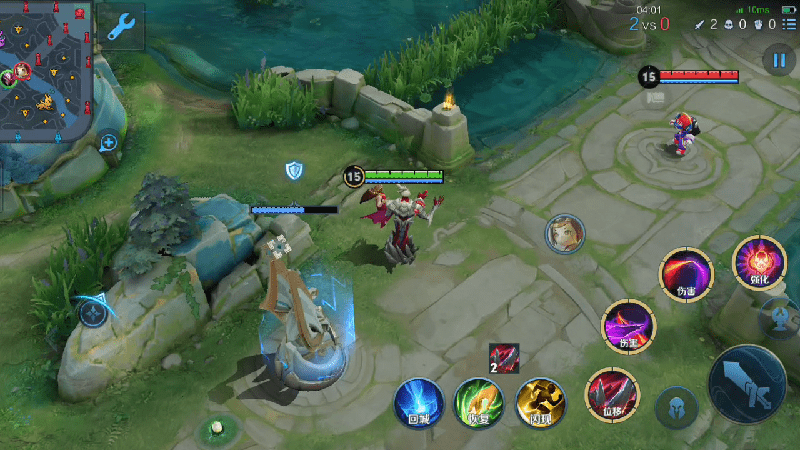This screenshot has width=800, height=450.
Task: Activate the 位移 dash skill
Action: tap(609, 391)
